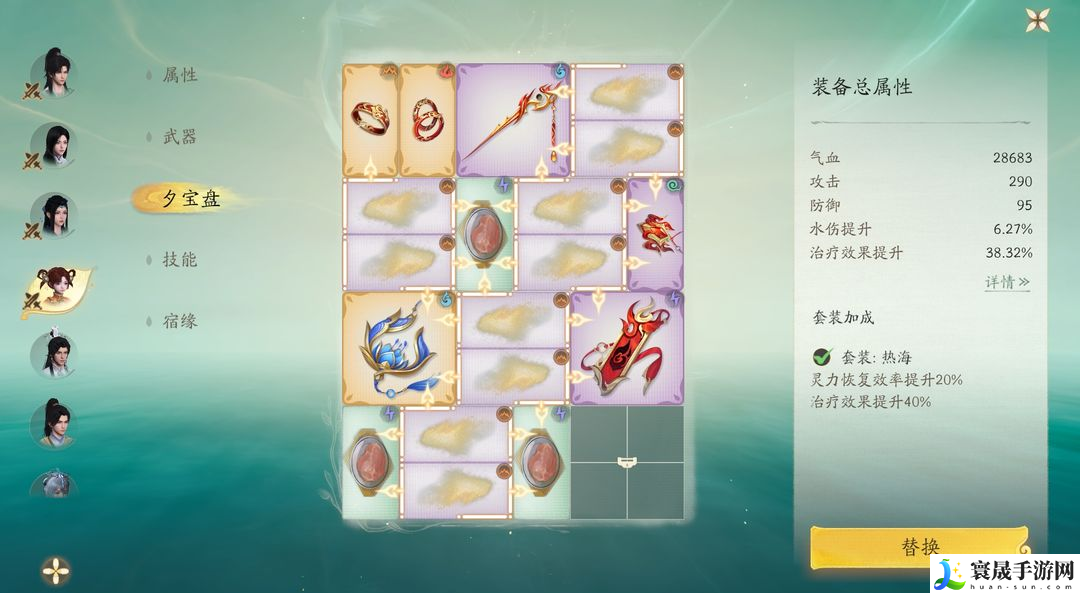Open 详情 details for equipment stats

click(1007, 283)
